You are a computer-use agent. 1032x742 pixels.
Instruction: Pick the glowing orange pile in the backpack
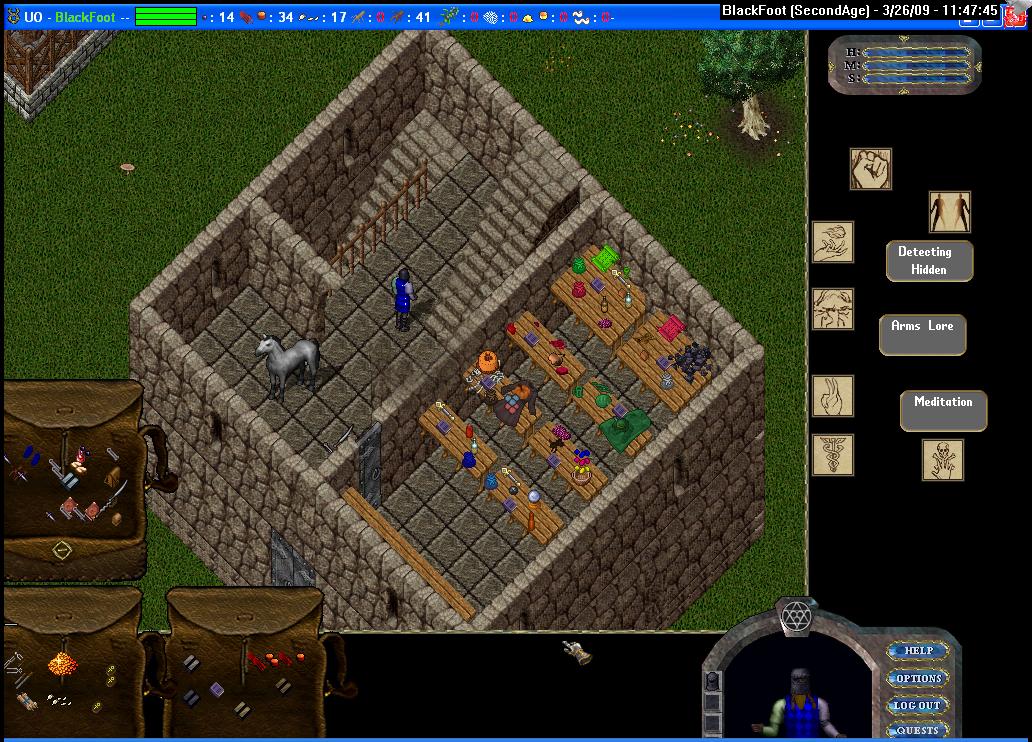click(x=64, y=662)
